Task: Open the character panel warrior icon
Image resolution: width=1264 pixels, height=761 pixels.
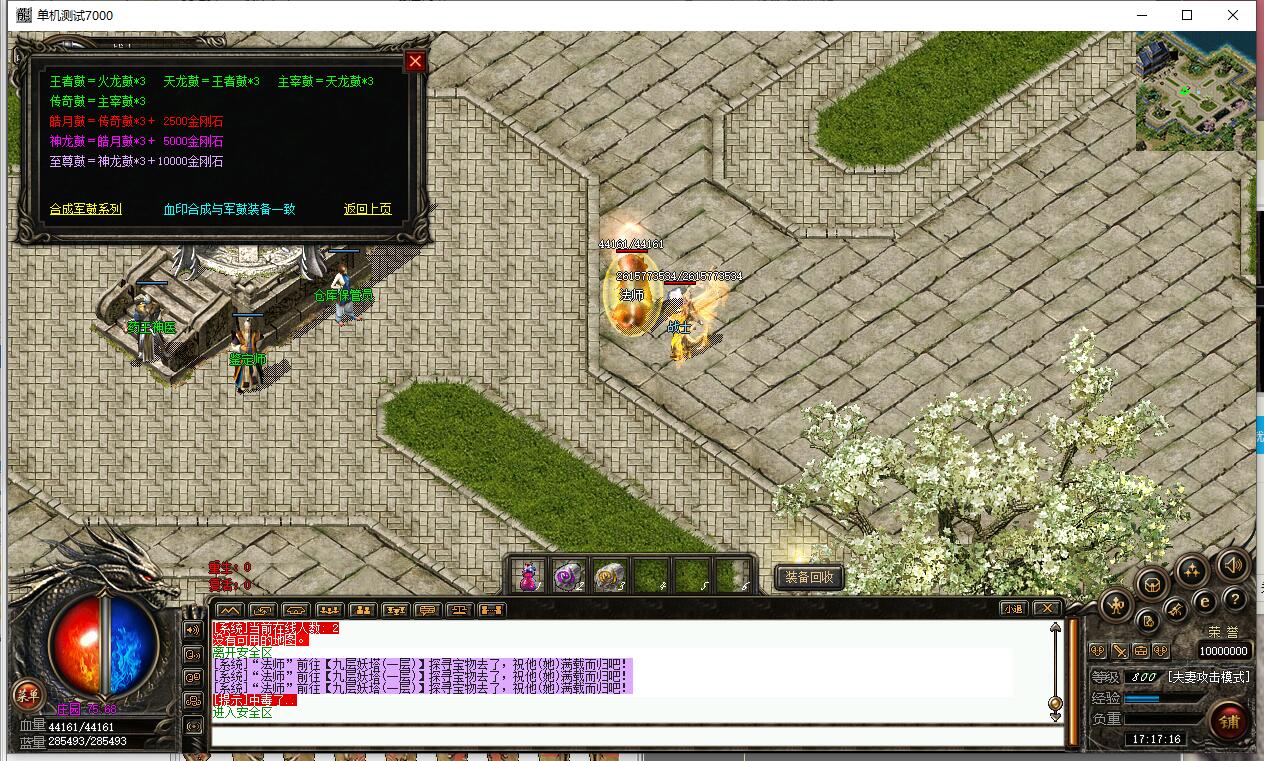Action: pos(1116,604)
